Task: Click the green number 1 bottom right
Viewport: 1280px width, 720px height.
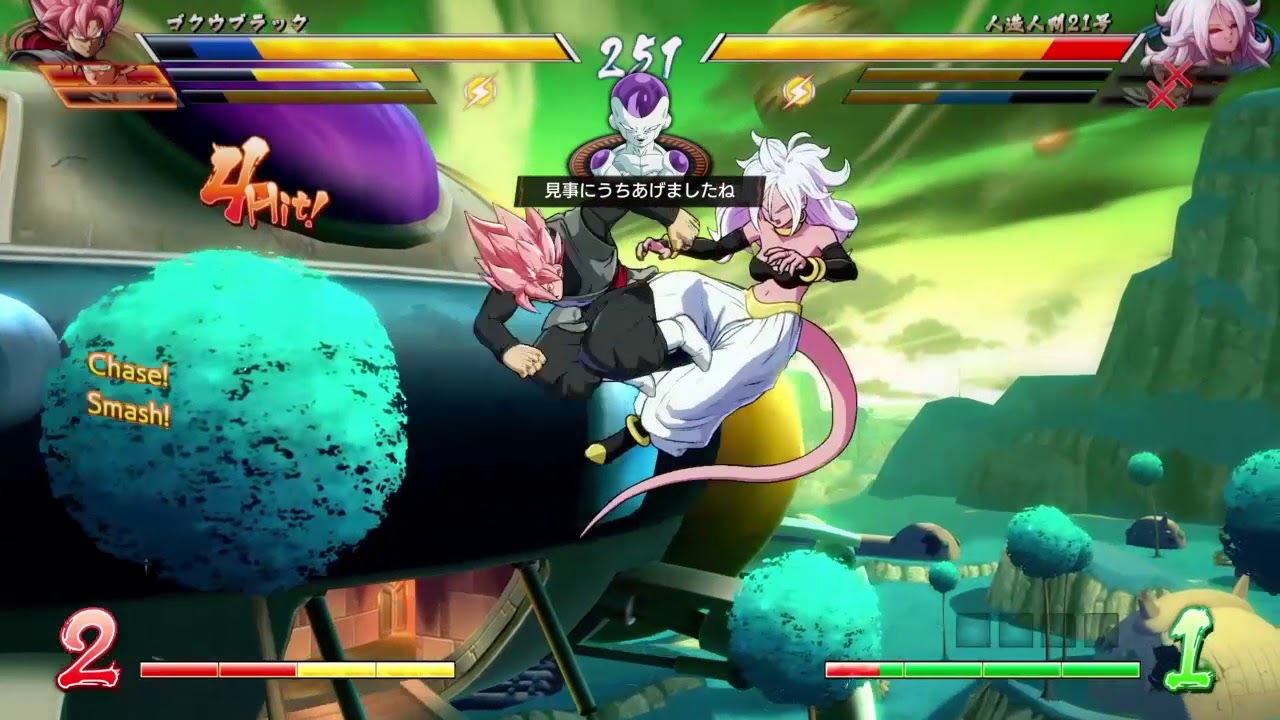Action: click(1198, 646)
